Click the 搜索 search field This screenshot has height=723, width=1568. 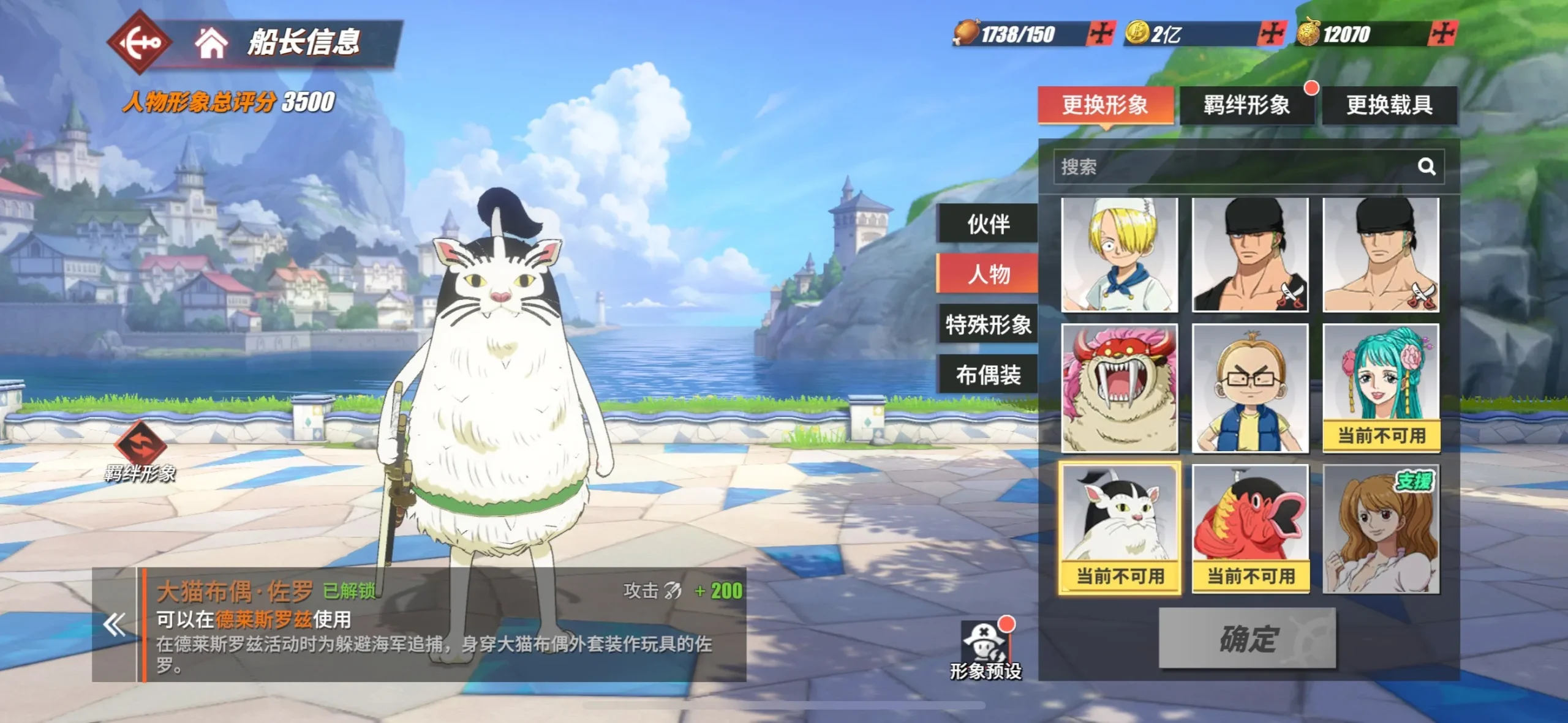(1231, 167)
